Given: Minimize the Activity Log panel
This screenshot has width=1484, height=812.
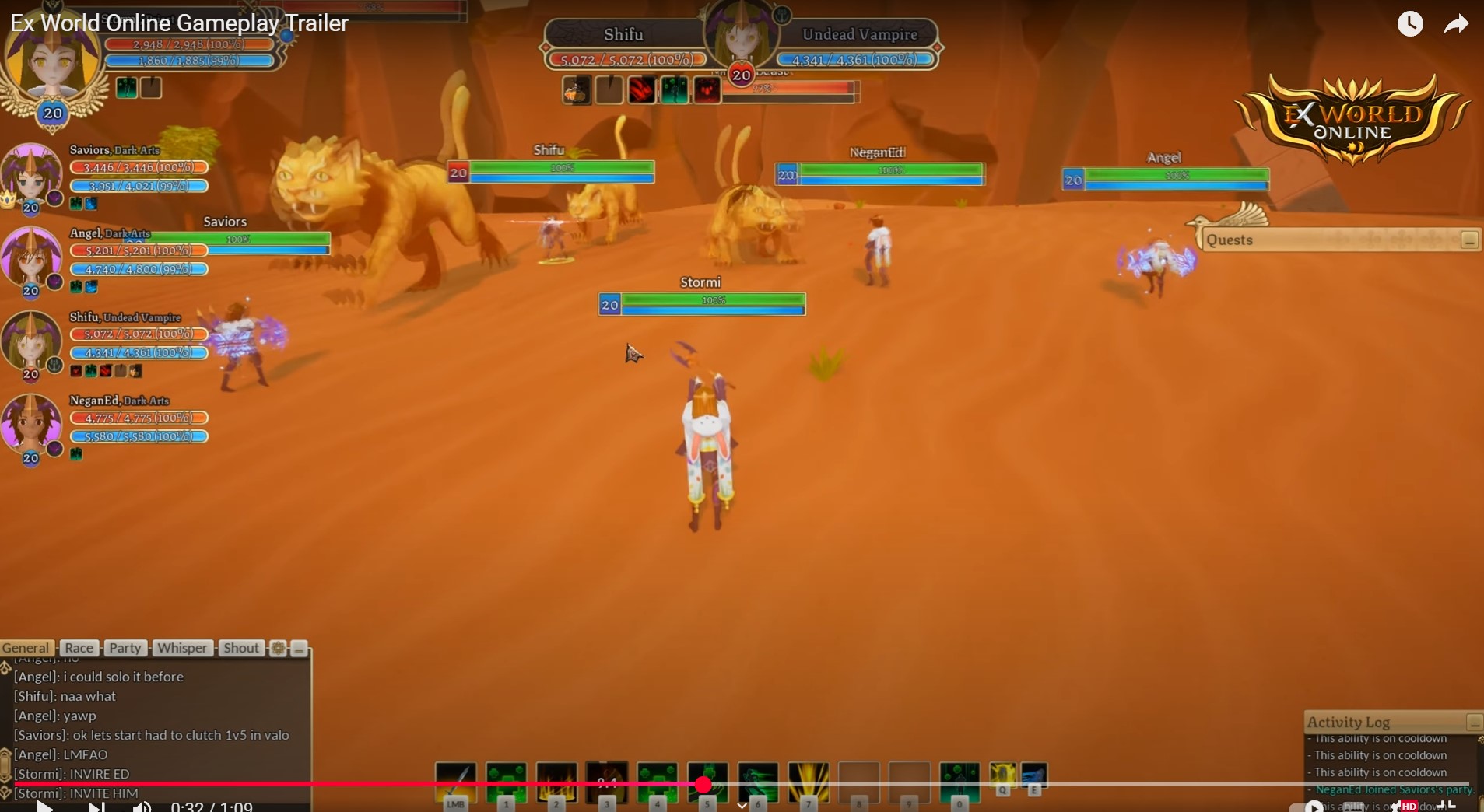Looking at the screenshot, I should click(1474, 723).
